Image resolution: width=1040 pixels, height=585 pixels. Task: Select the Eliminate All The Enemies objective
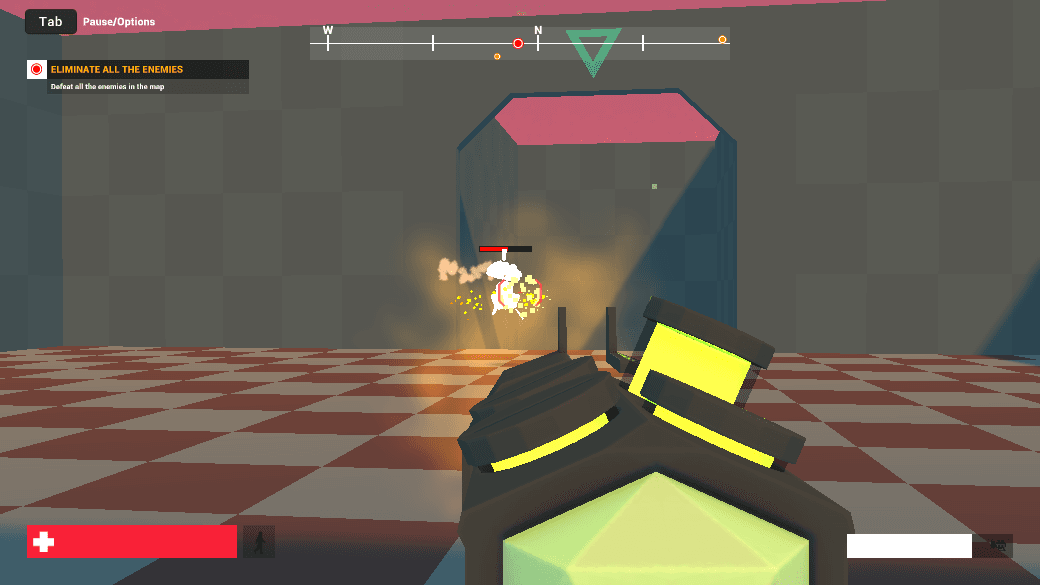[x=117, y=70]
